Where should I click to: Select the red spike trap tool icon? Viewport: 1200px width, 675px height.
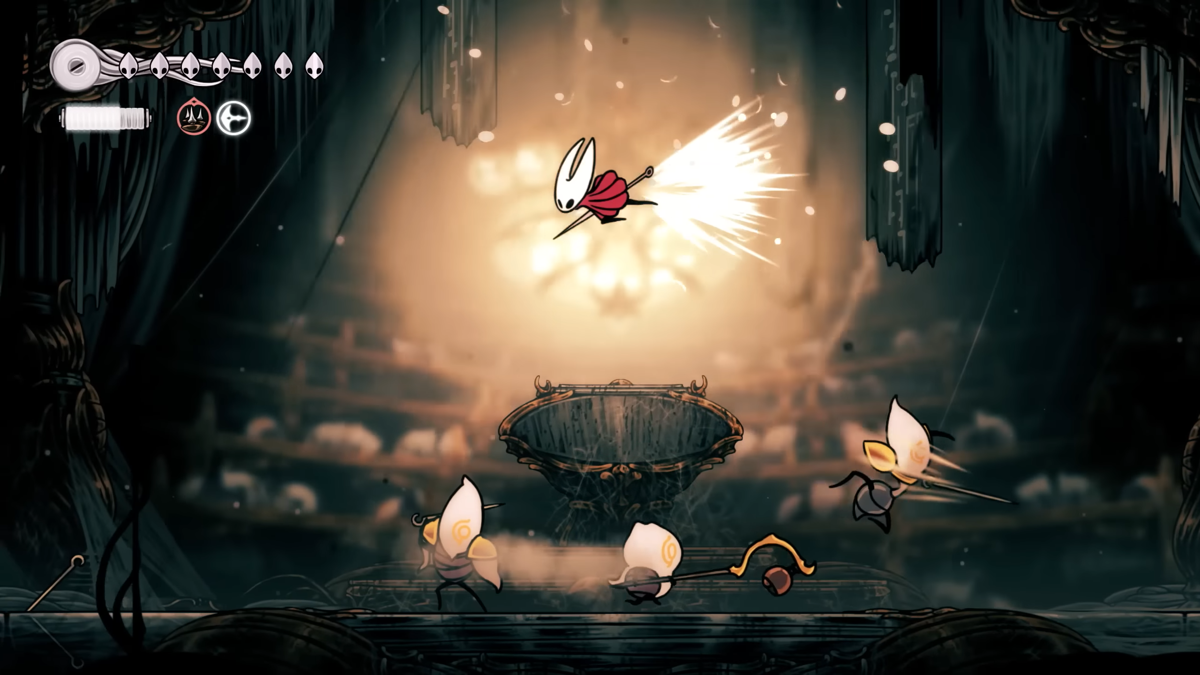click(194, 118)
